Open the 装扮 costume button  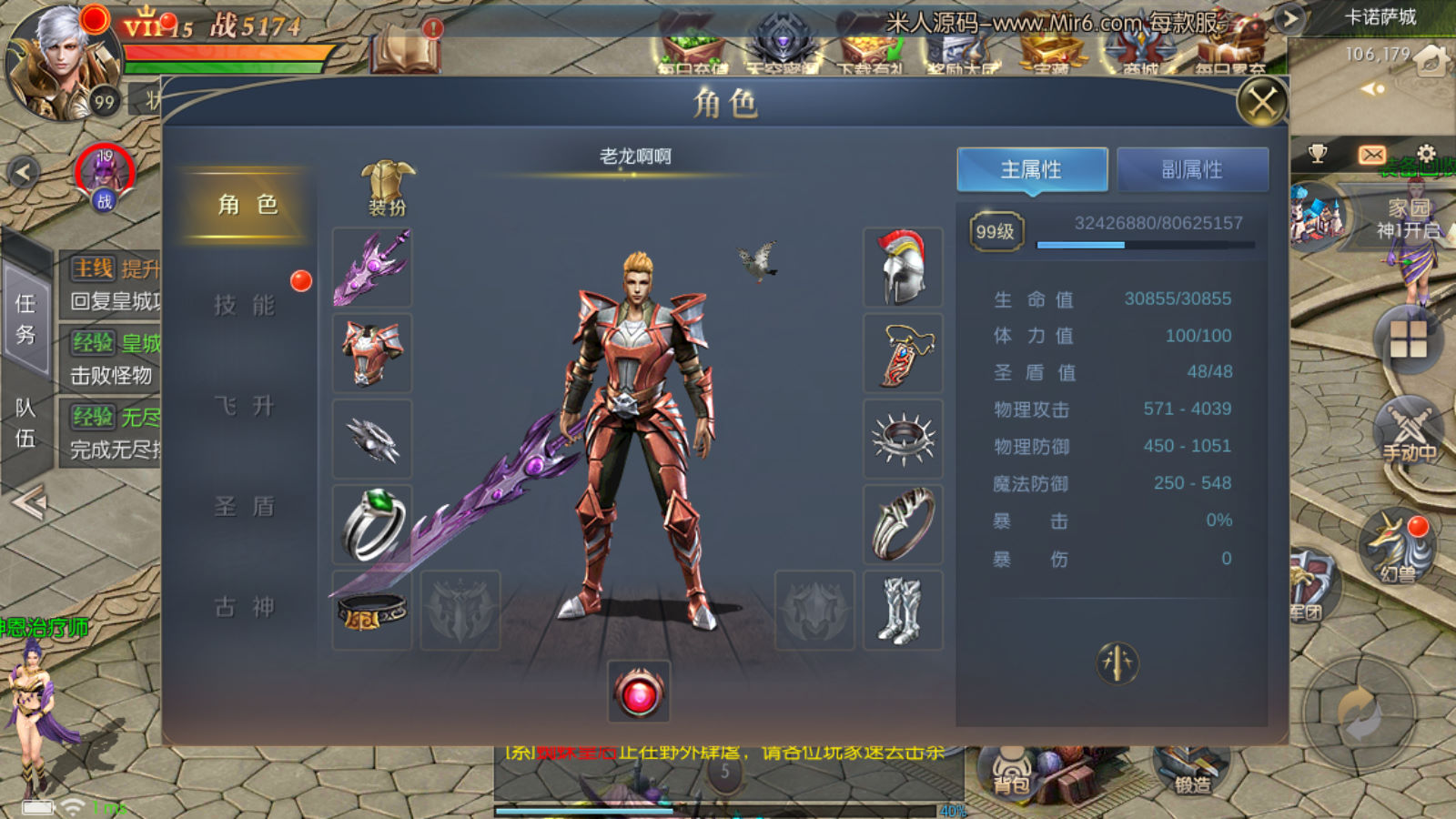pos(388,188)
